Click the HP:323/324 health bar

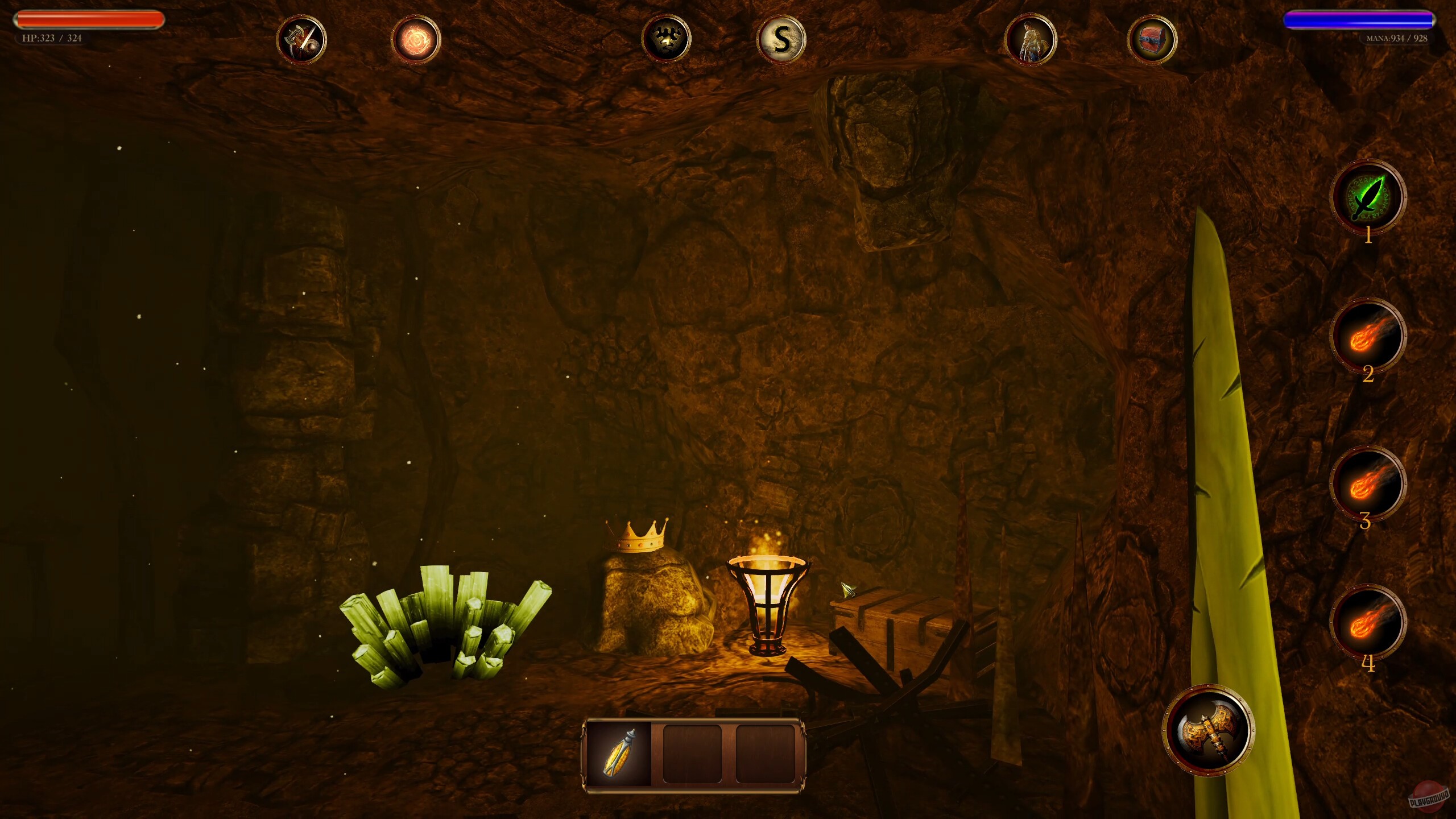tap(88, 19)
